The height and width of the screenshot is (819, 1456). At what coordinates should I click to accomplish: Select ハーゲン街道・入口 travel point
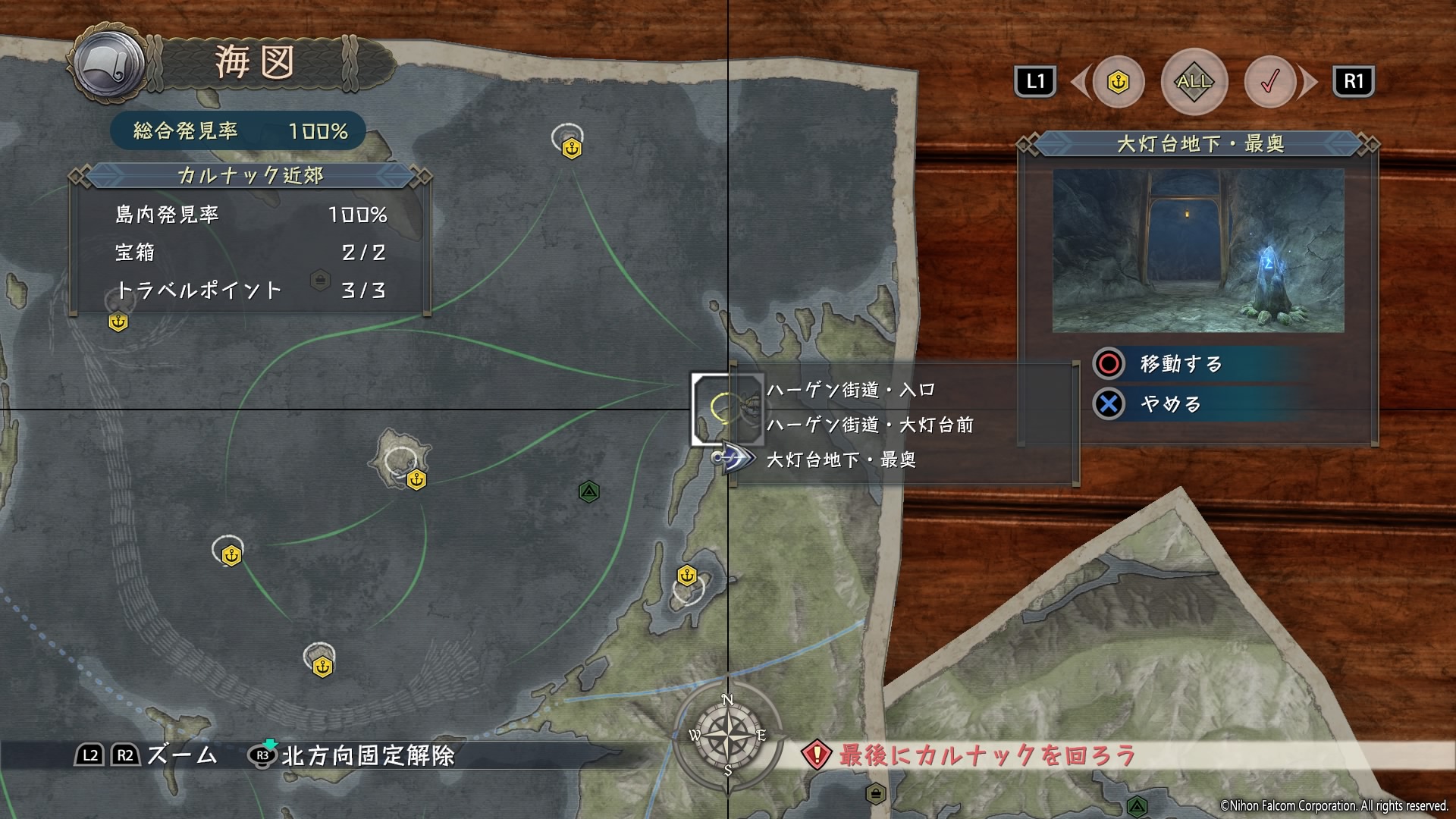pos(850,391)
